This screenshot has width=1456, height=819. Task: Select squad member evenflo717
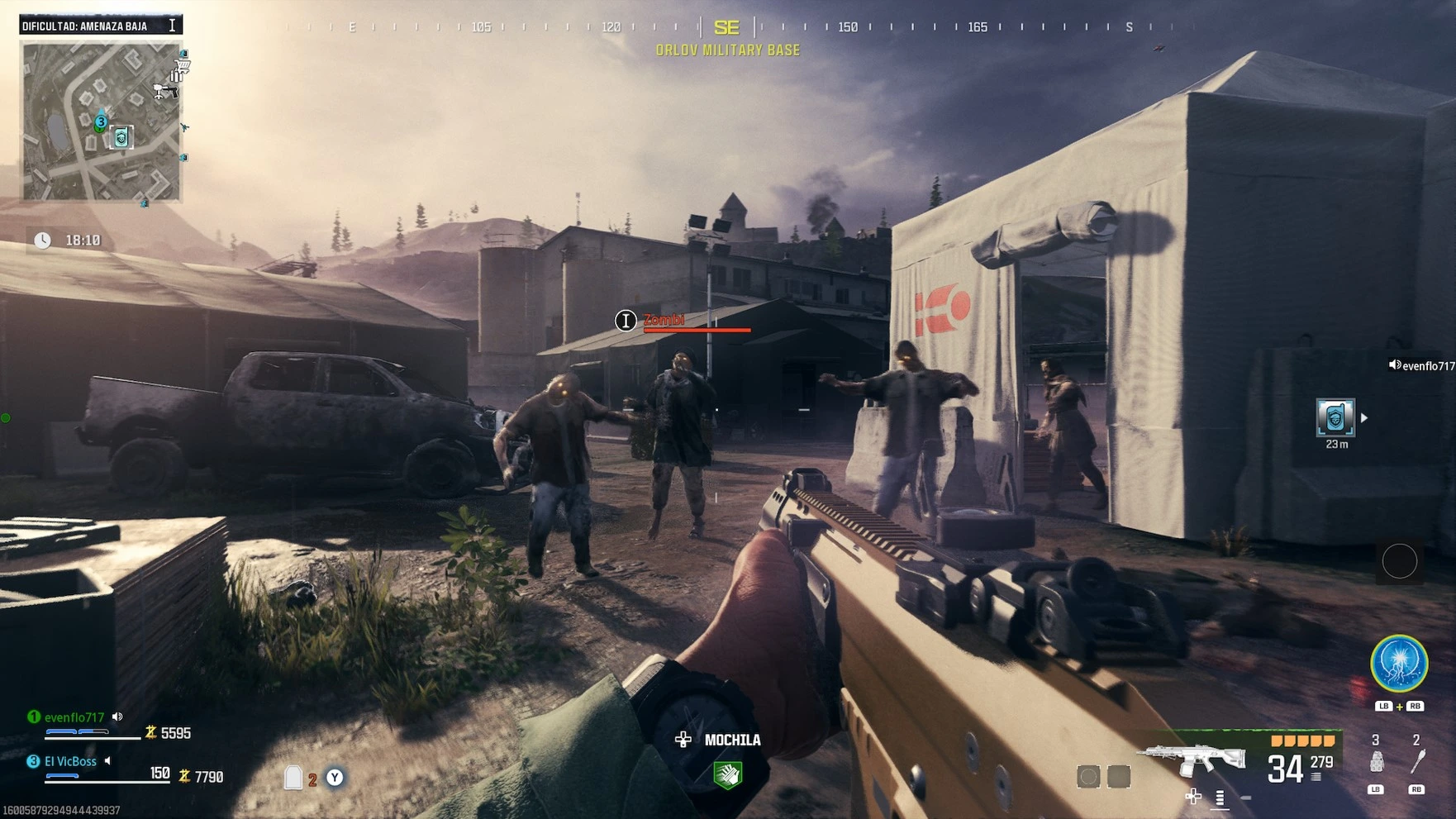(x=74, y=717)
